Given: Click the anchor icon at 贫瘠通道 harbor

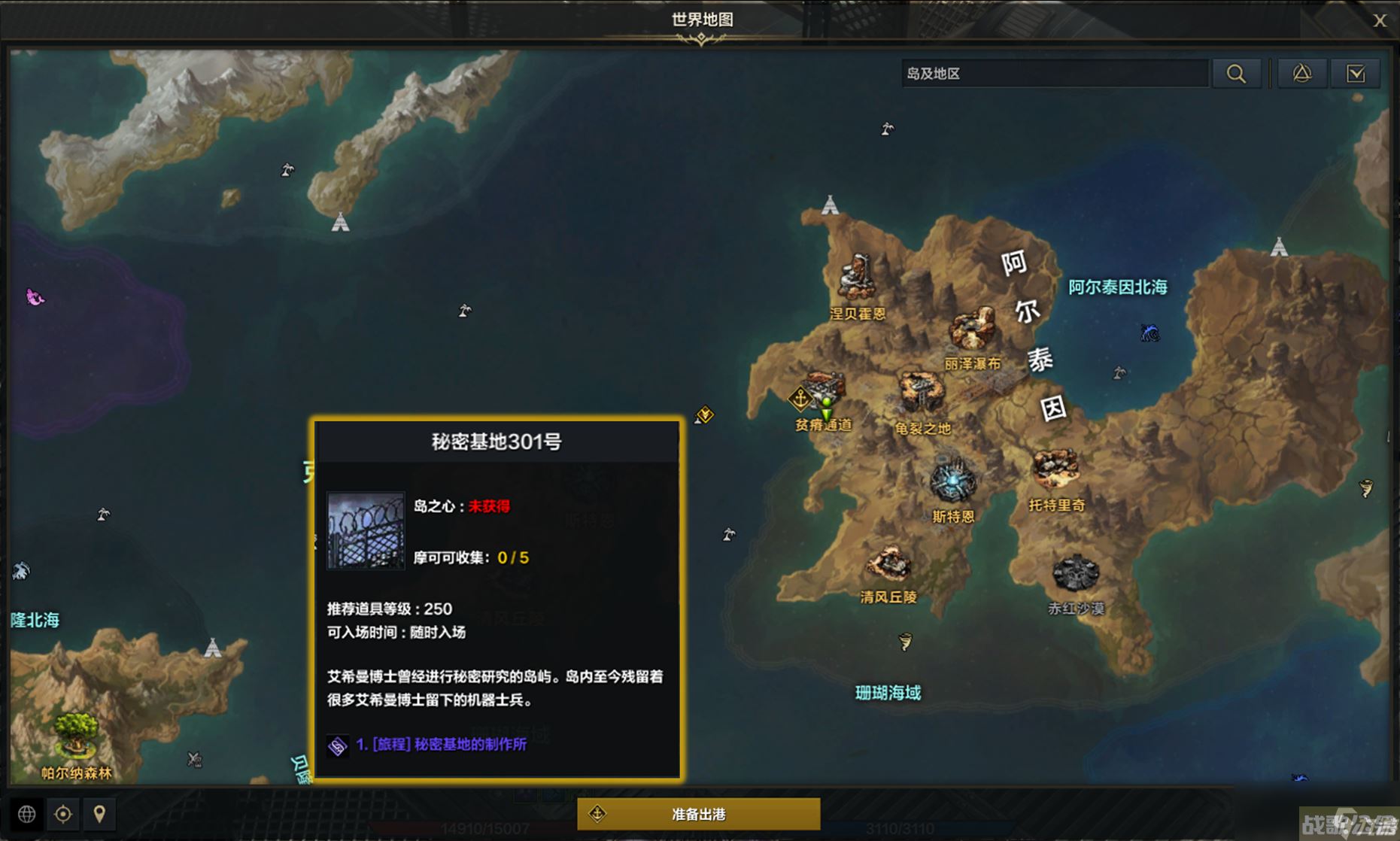Looking at the screenshot, I should (x=800, y=399).
